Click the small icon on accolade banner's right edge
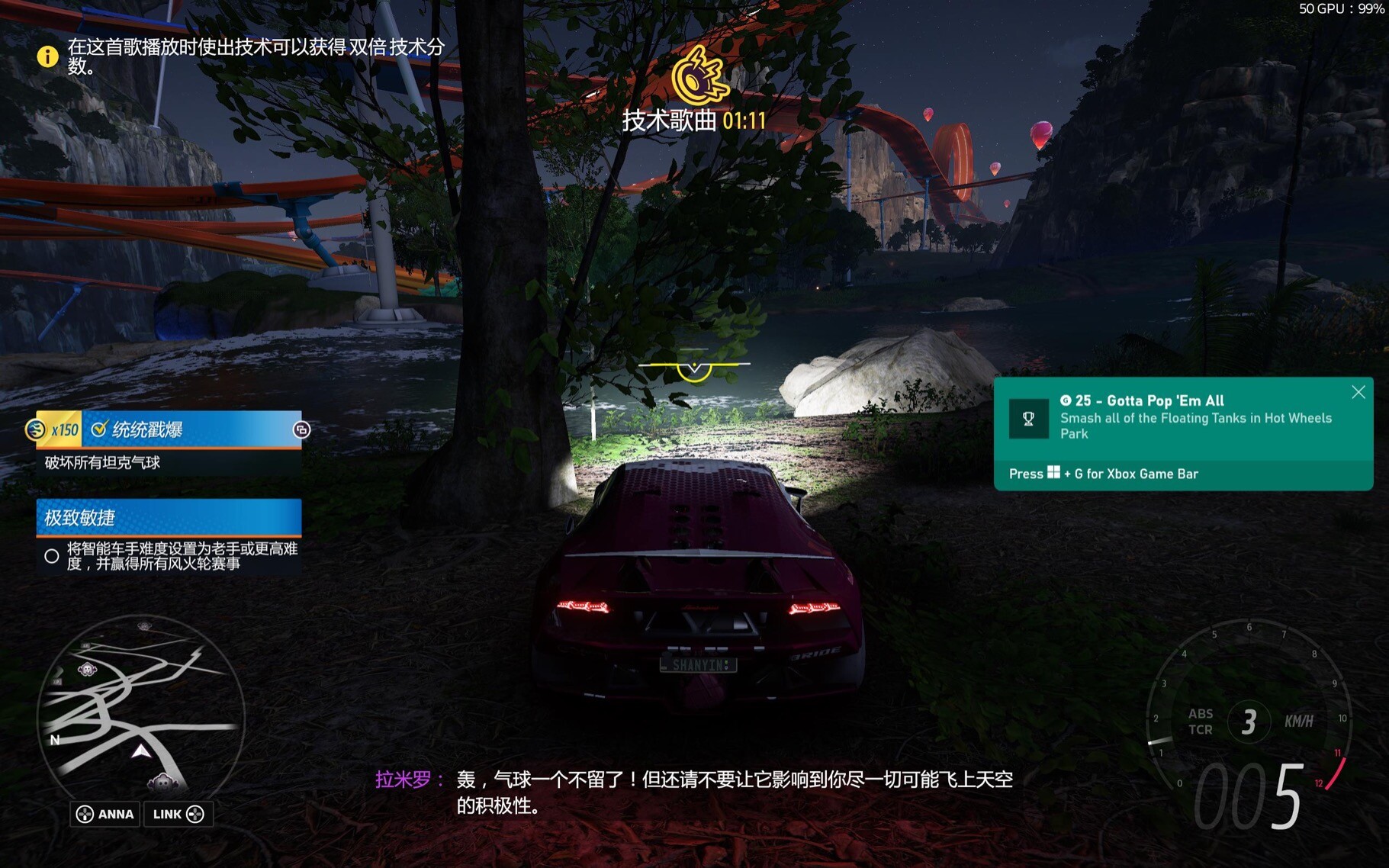Viewport: 1389px width, 868px height. tap(301, 430)
